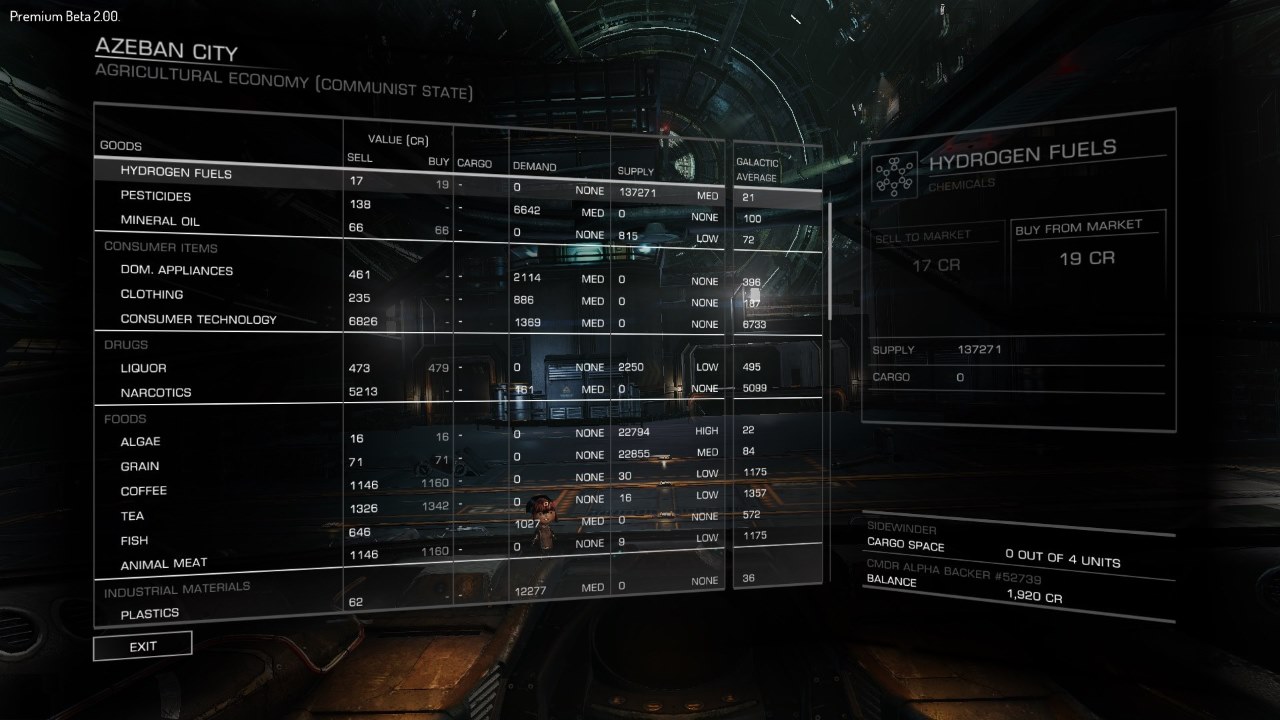The height and width of the screenshot is (720, 1280).
Task: Choose the Consumer Technology row
Action: [198, 320]
